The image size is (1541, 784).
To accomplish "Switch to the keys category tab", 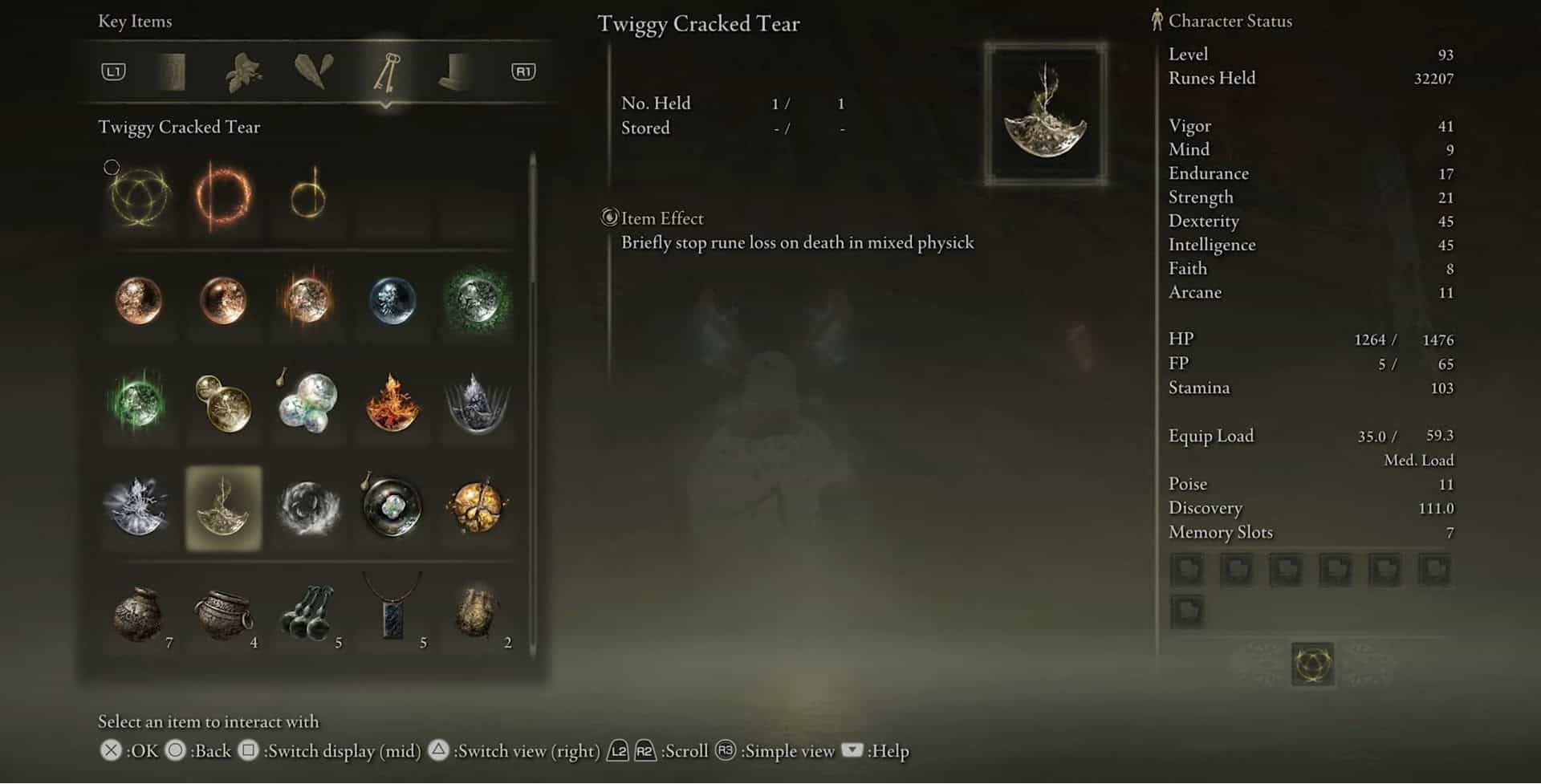I will click(x=386, y=72).
